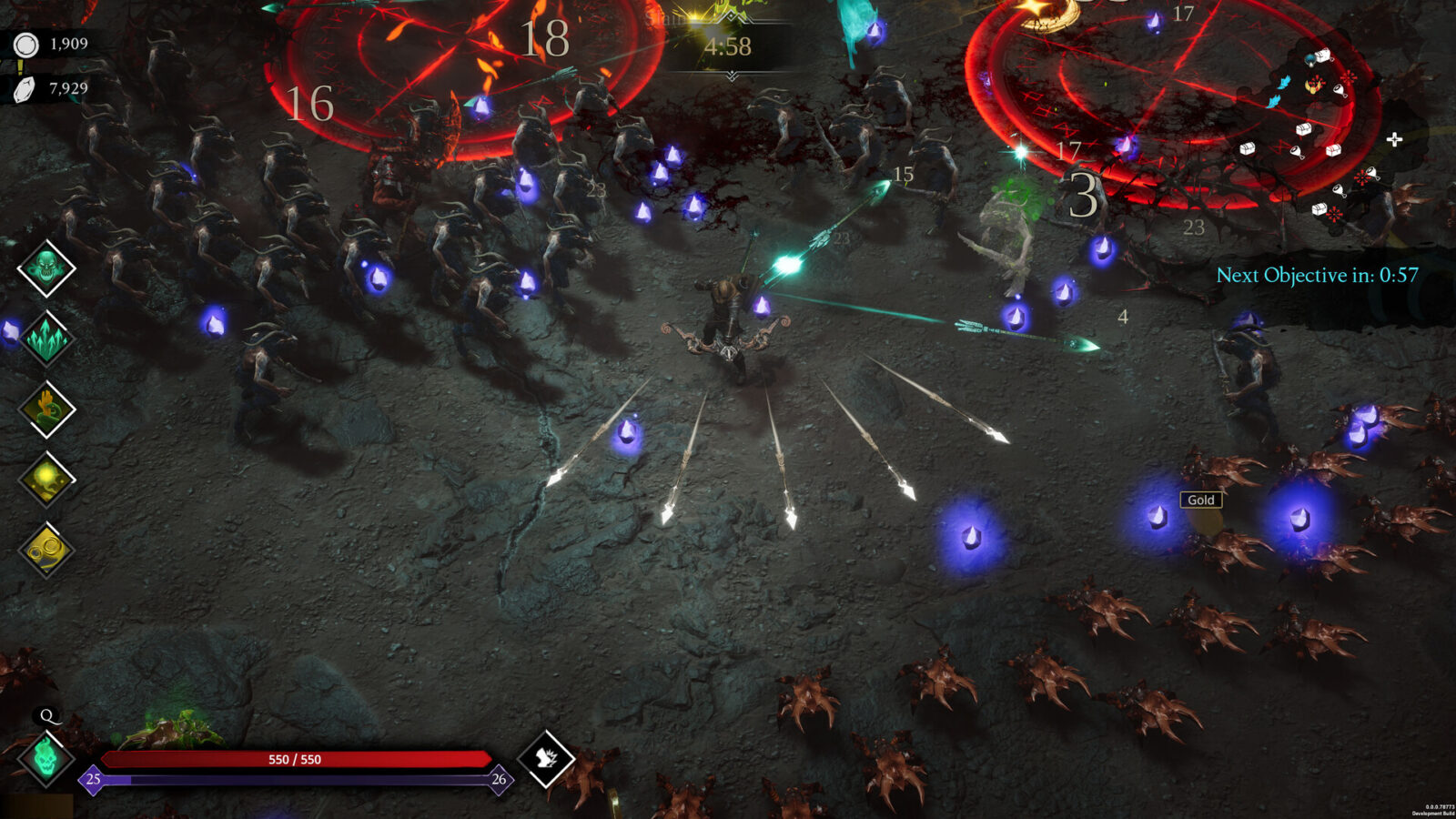Click a red burst marker on the minimap
The height and width of the screenshot is (819, 1456).
(x=1350, y=78)
